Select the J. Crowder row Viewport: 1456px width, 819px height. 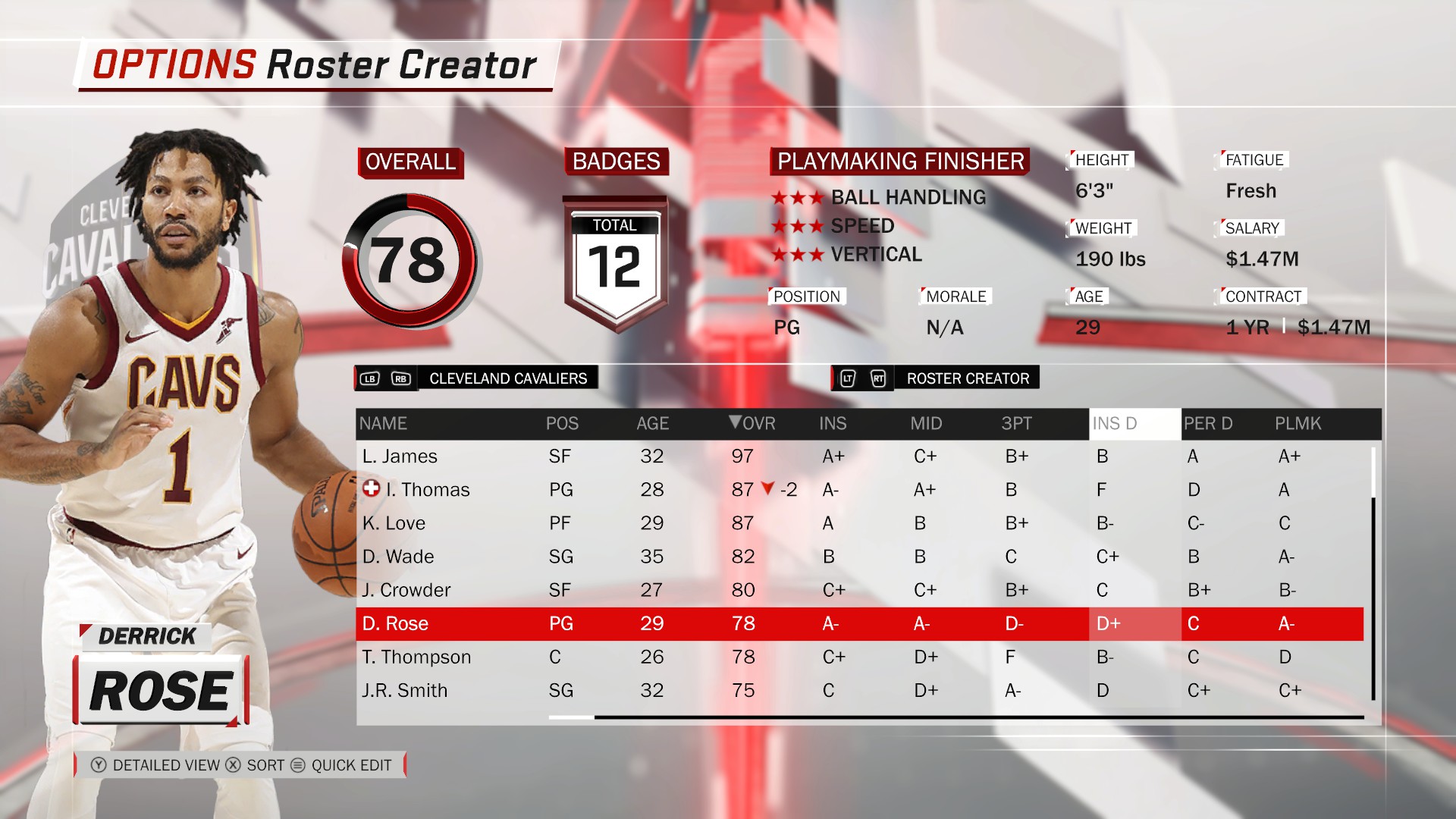pyautogui.click(x=406, y=590)
